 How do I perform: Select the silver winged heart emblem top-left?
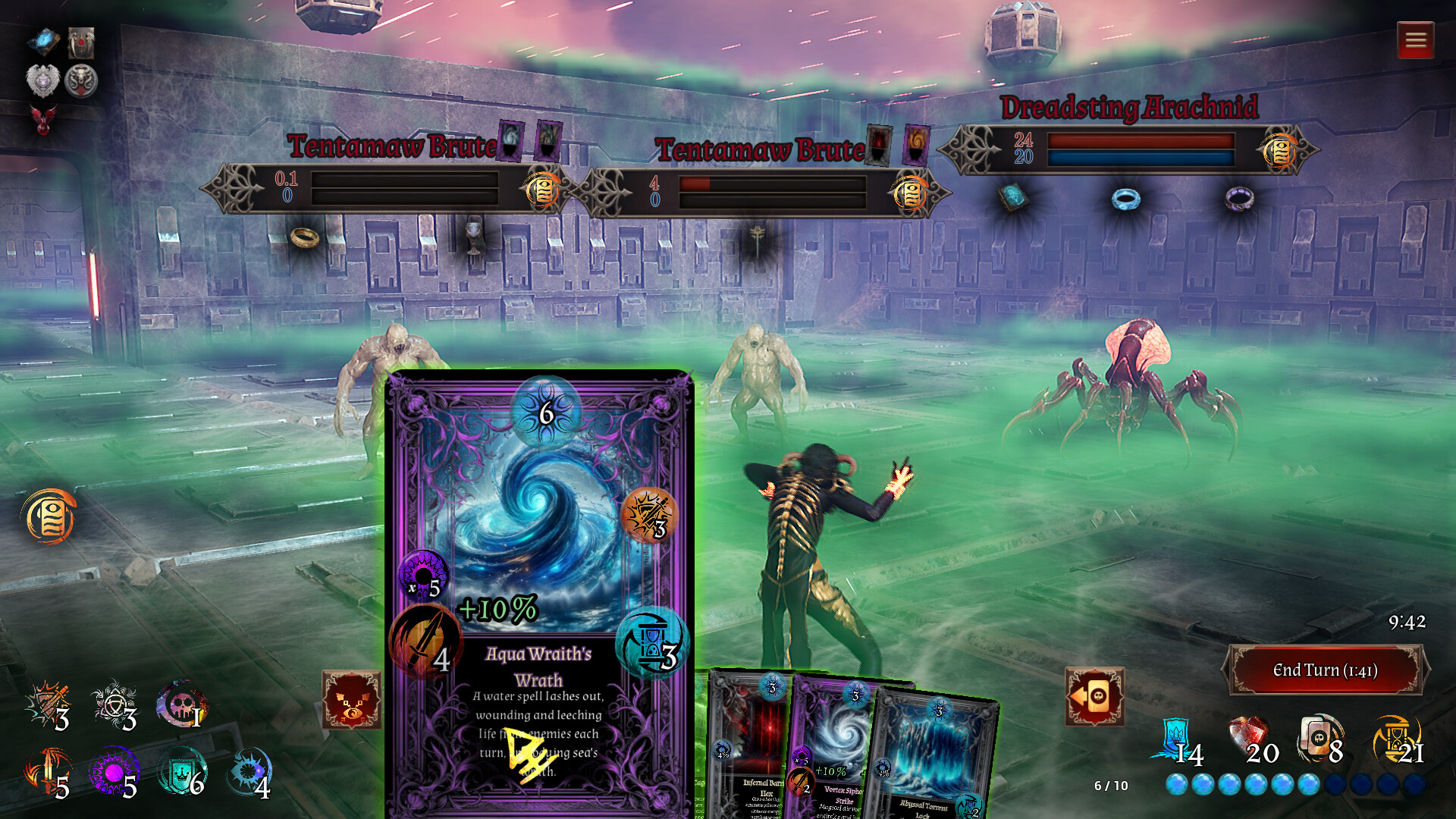42,80
